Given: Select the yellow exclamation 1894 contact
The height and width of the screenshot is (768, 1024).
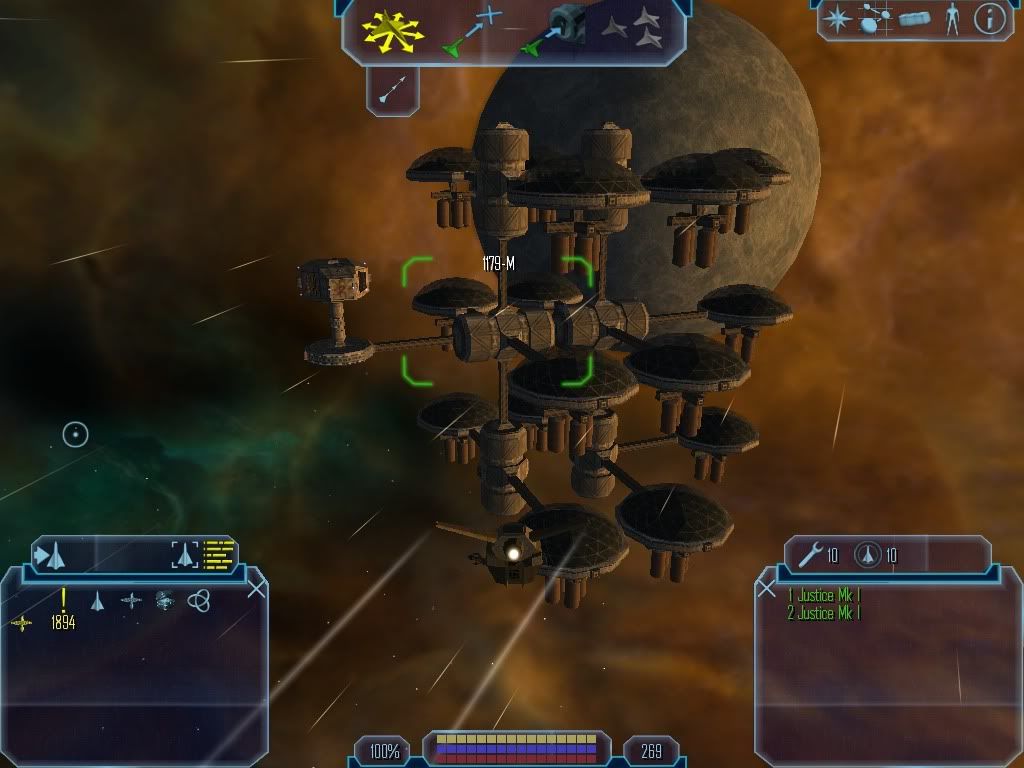Looking at the screenshot, I should click(x=63, y=610).
